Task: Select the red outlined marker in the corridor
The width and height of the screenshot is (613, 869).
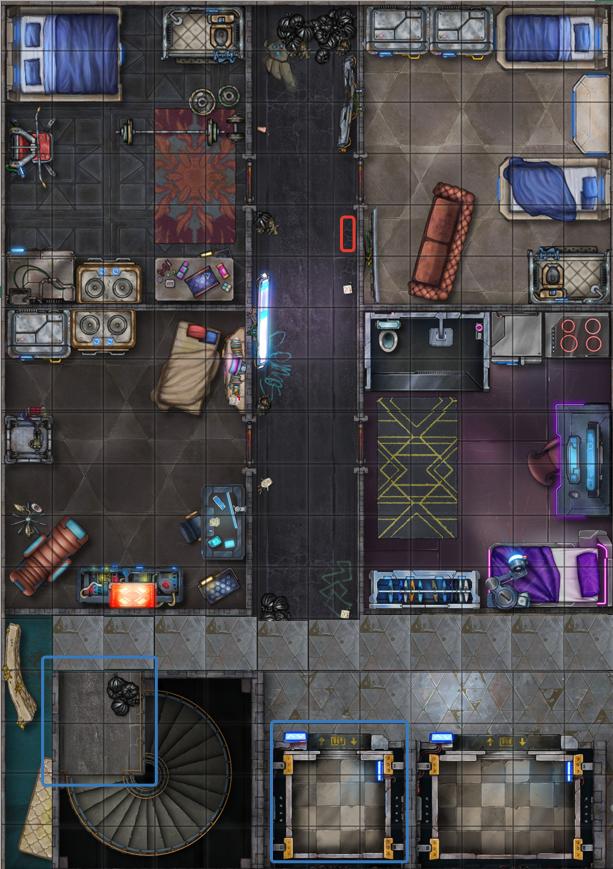Action: [348, 233]
